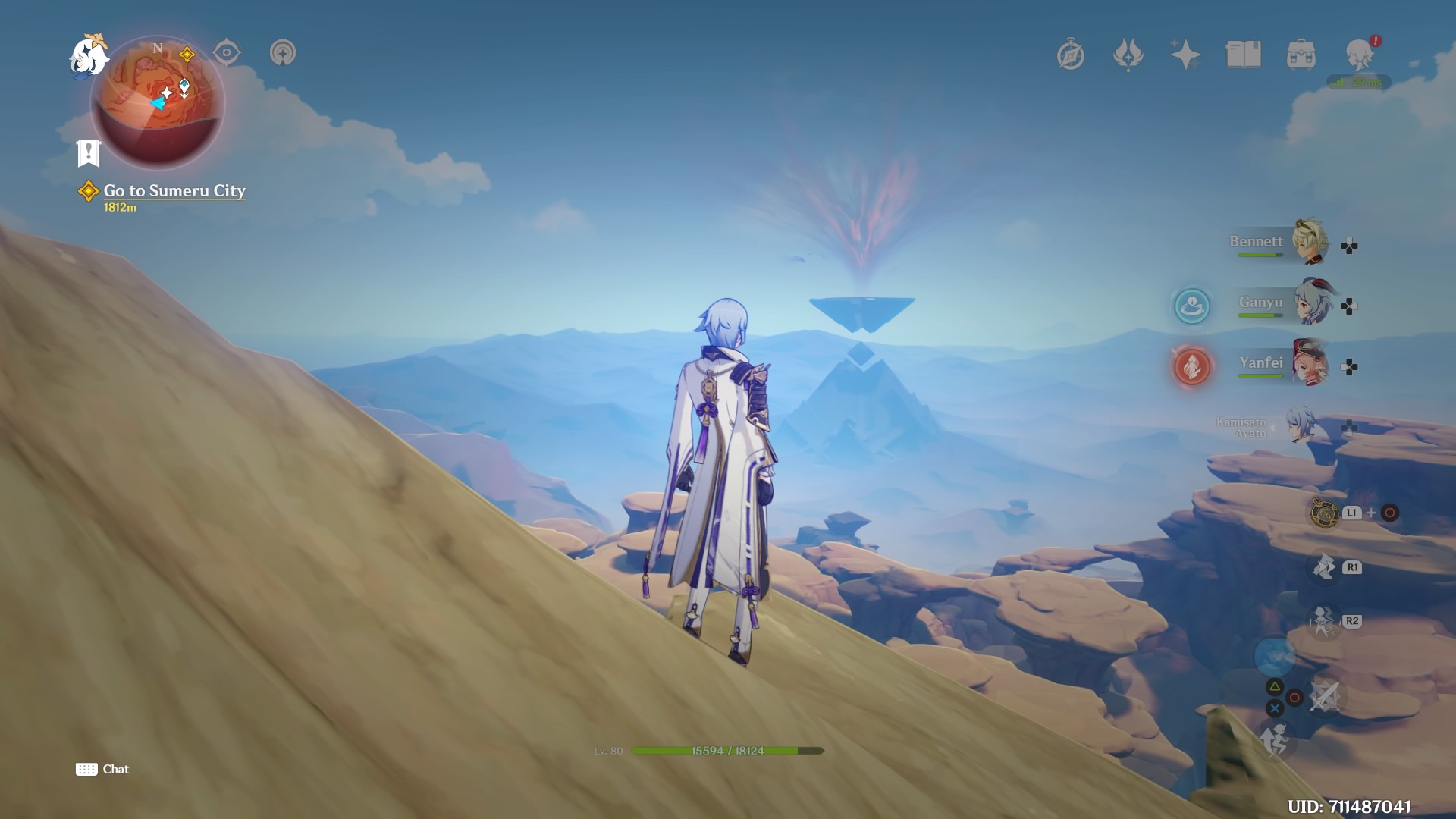Screen dimensions: 1456x819
Task: Open the quest tracker banner icon
Action: pos(89,154)
